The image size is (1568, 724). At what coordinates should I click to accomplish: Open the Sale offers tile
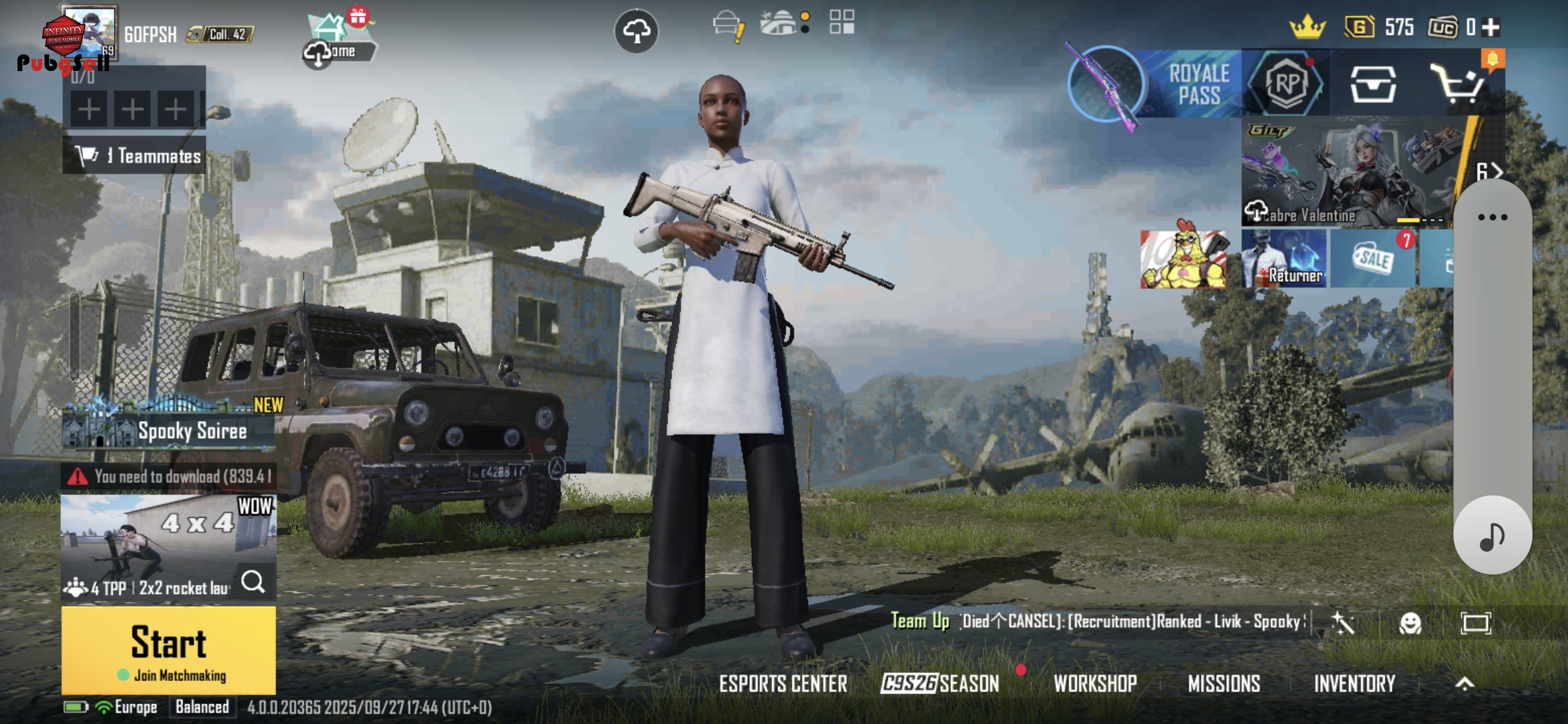click(1372, 259)
